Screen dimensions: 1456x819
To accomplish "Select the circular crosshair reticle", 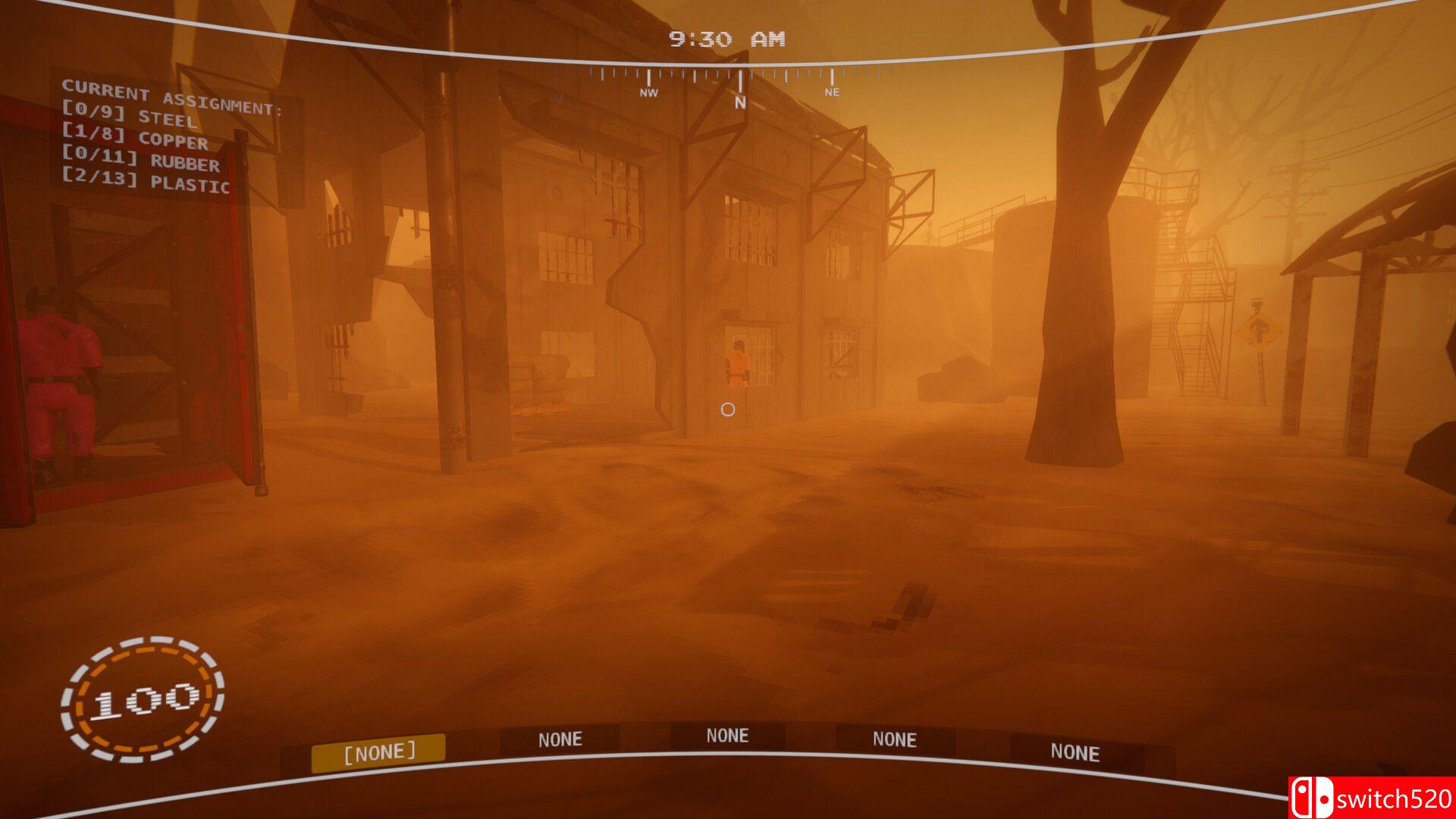I will [x=729, y=409].
